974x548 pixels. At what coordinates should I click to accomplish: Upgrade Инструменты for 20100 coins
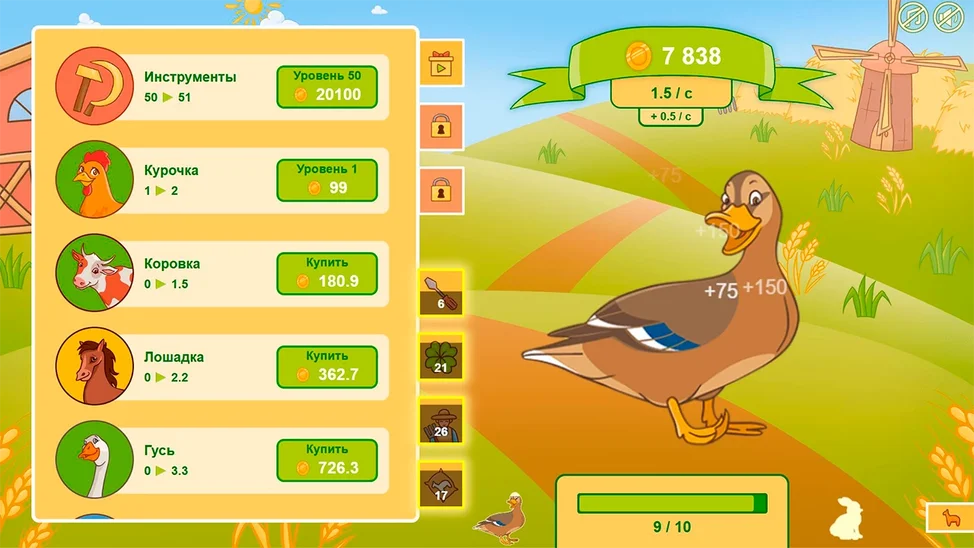click(x=326, y=87)
